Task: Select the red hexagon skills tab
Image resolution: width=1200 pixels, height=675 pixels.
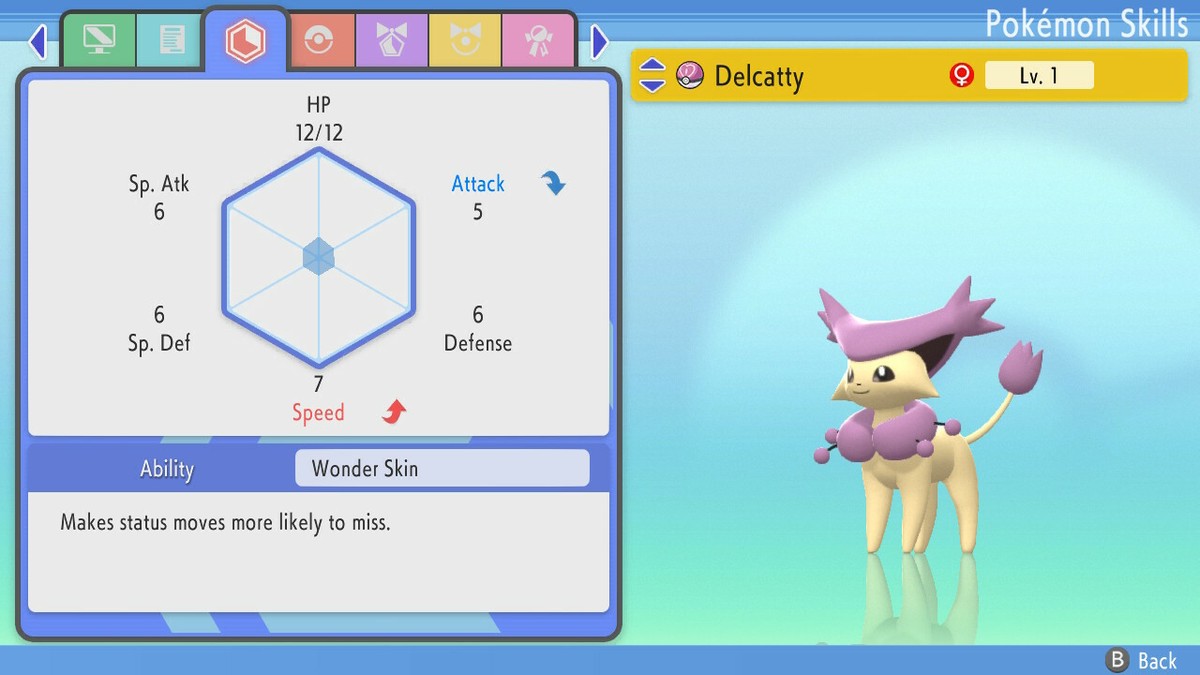Action: [244, 40]
